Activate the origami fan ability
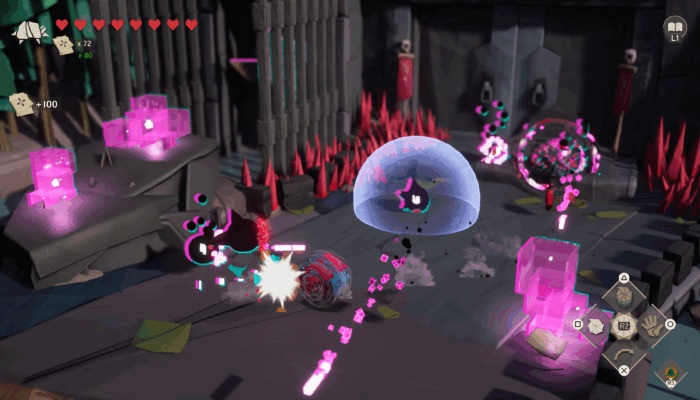The image size is (700, 400). click(x=597, y=325)
